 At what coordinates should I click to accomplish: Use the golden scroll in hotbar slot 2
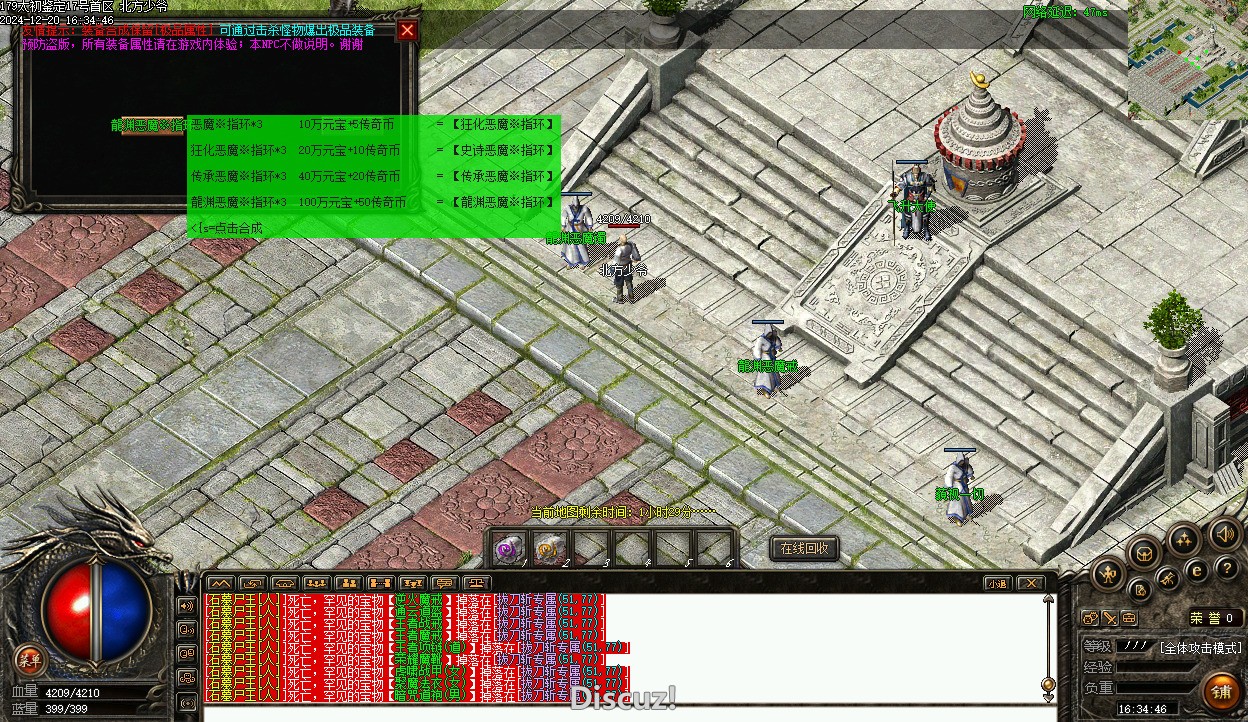[x=550, y=548]
